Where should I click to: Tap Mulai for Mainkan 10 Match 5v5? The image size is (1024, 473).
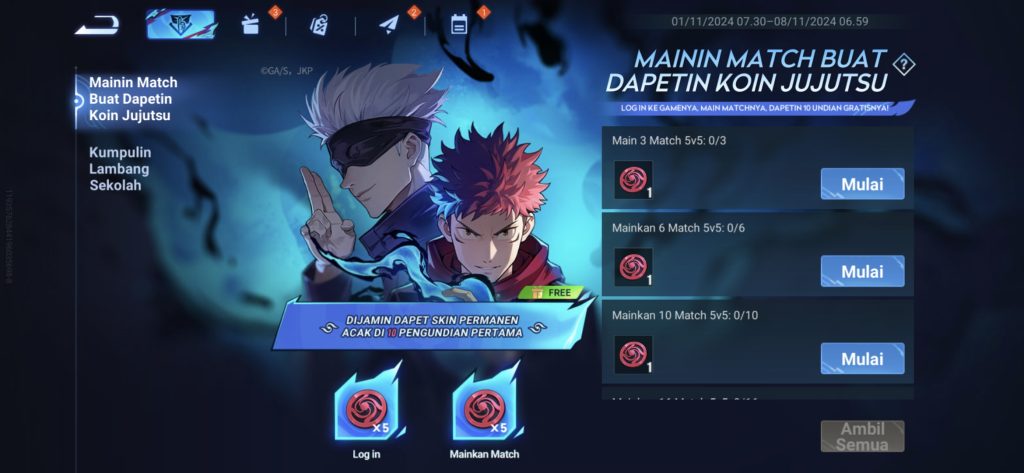[862, 358]
